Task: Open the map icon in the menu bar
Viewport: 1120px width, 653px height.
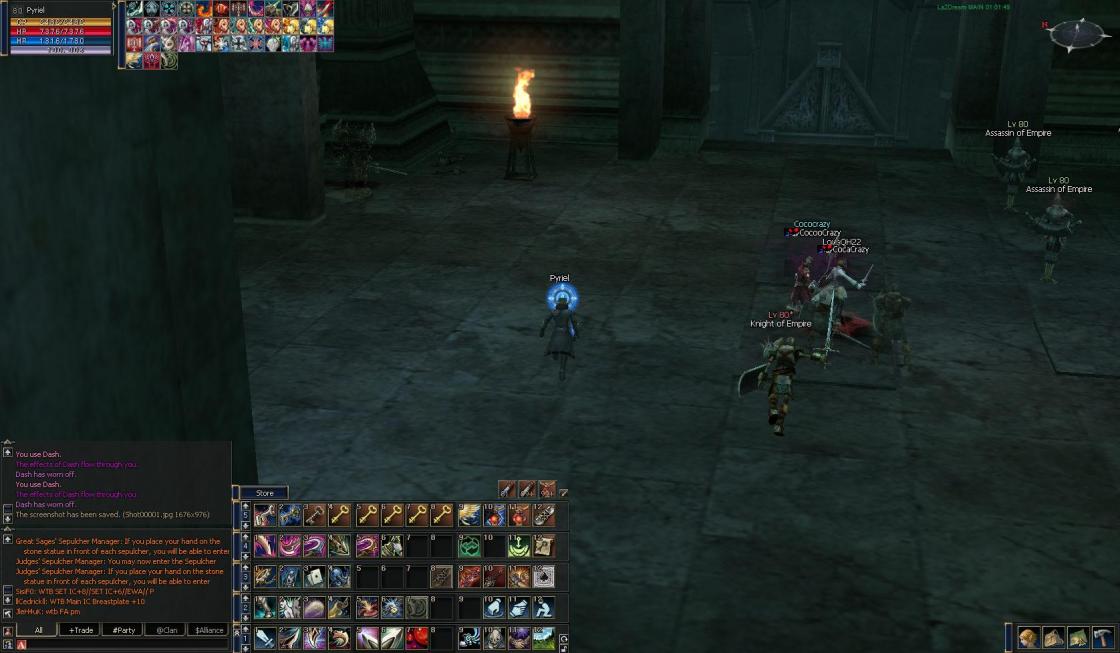Action: (1078, 637)
